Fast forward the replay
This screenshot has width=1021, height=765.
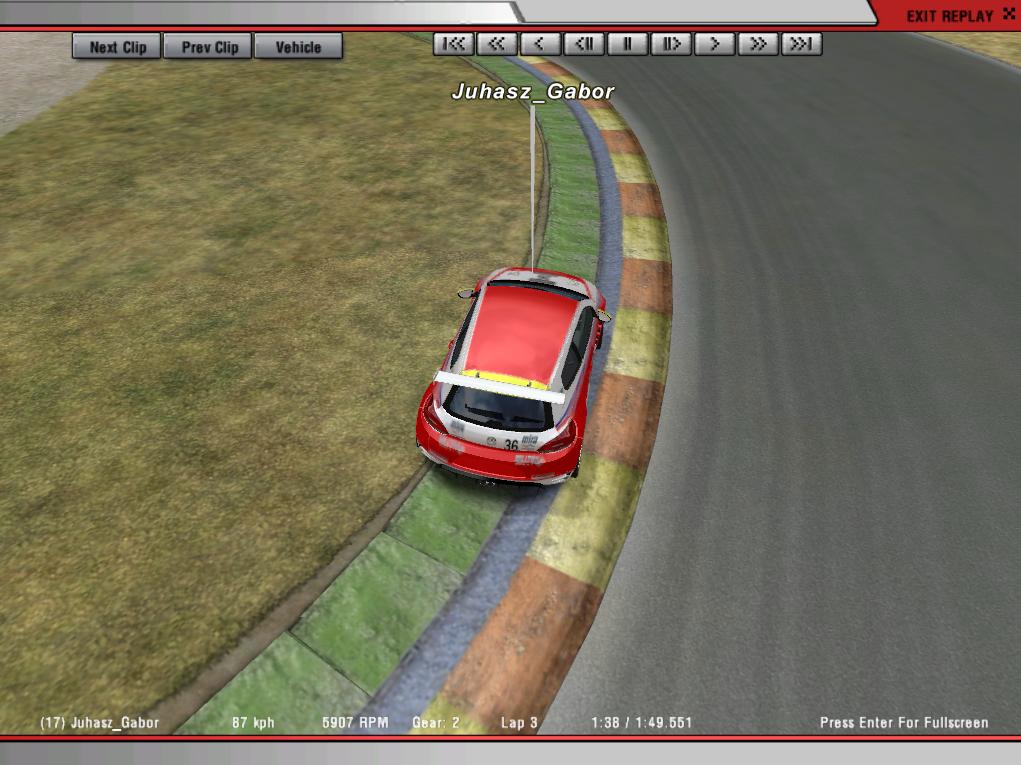point(759,44)
